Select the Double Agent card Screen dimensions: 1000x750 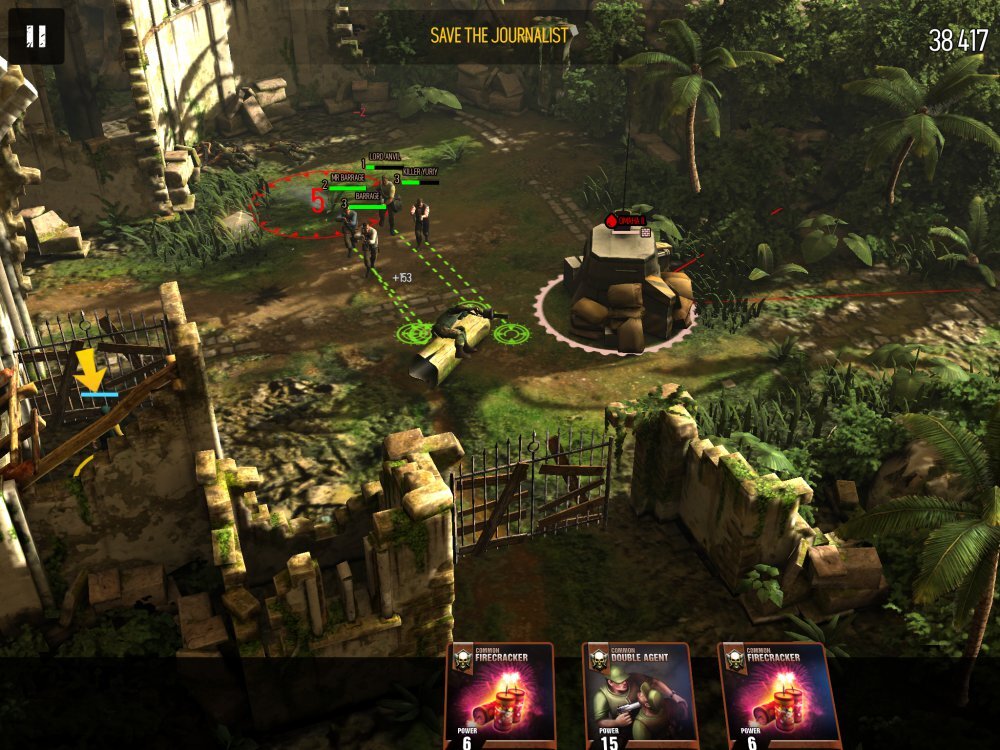tap(640, 697)
